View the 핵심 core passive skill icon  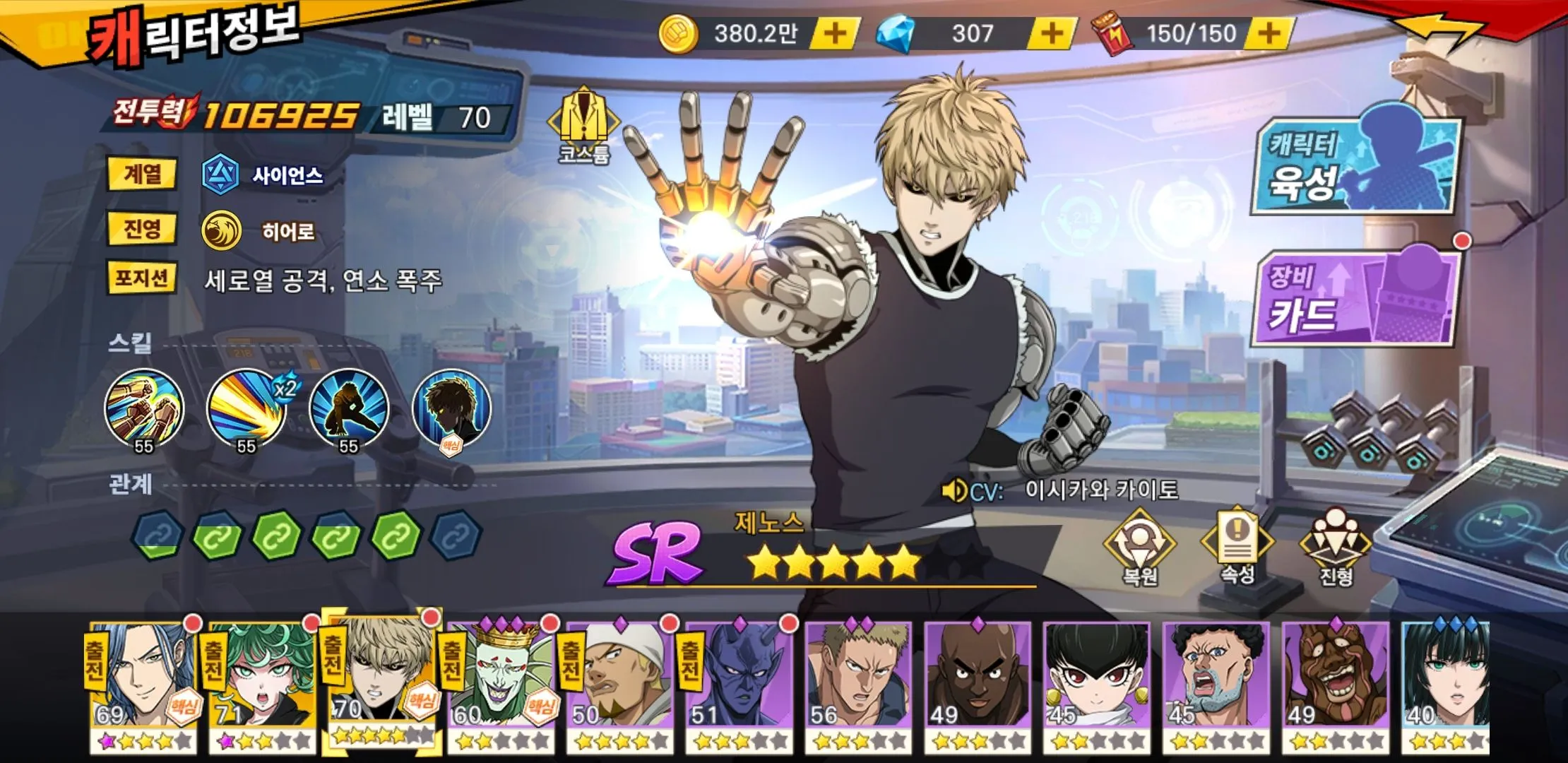(451, 410)
